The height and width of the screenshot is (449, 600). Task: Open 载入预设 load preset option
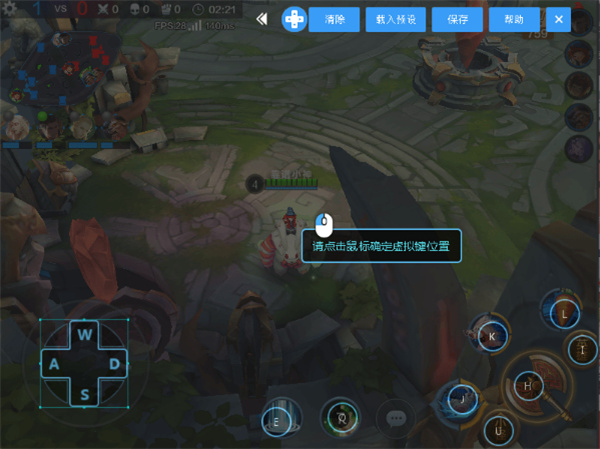397,19
